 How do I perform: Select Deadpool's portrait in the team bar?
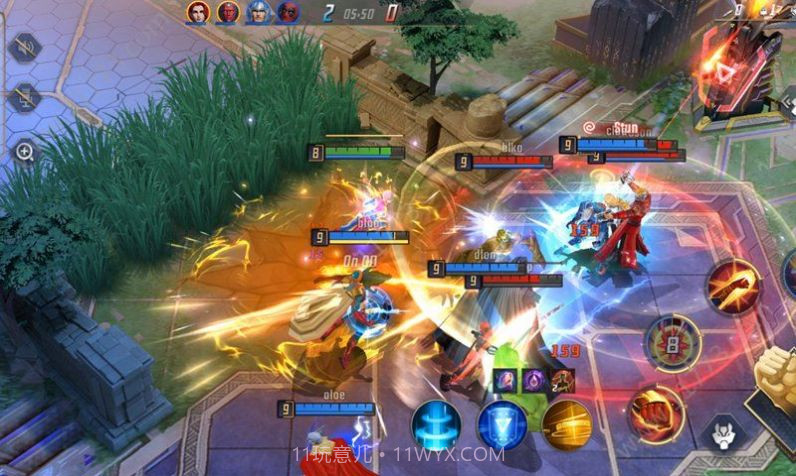tap(288, 12)
